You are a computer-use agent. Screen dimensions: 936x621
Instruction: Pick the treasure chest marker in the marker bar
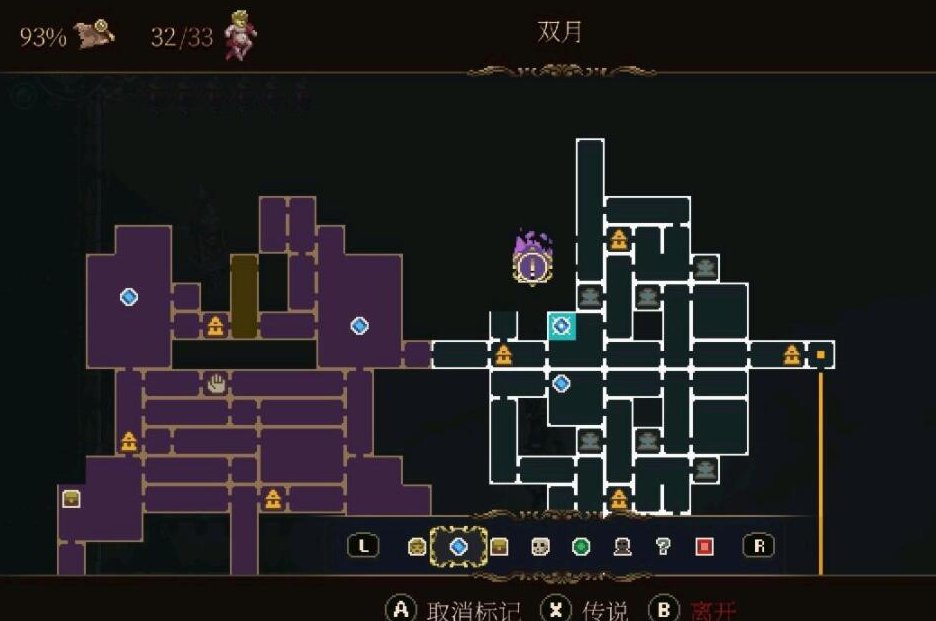pyautogui.click(x=499, y=546)
